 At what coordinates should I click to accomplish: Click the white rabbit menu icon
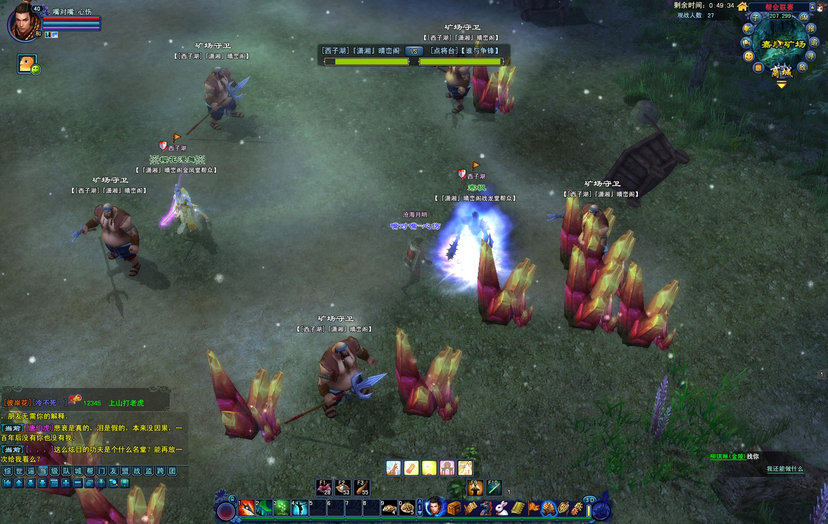click(x=501, y=508)
